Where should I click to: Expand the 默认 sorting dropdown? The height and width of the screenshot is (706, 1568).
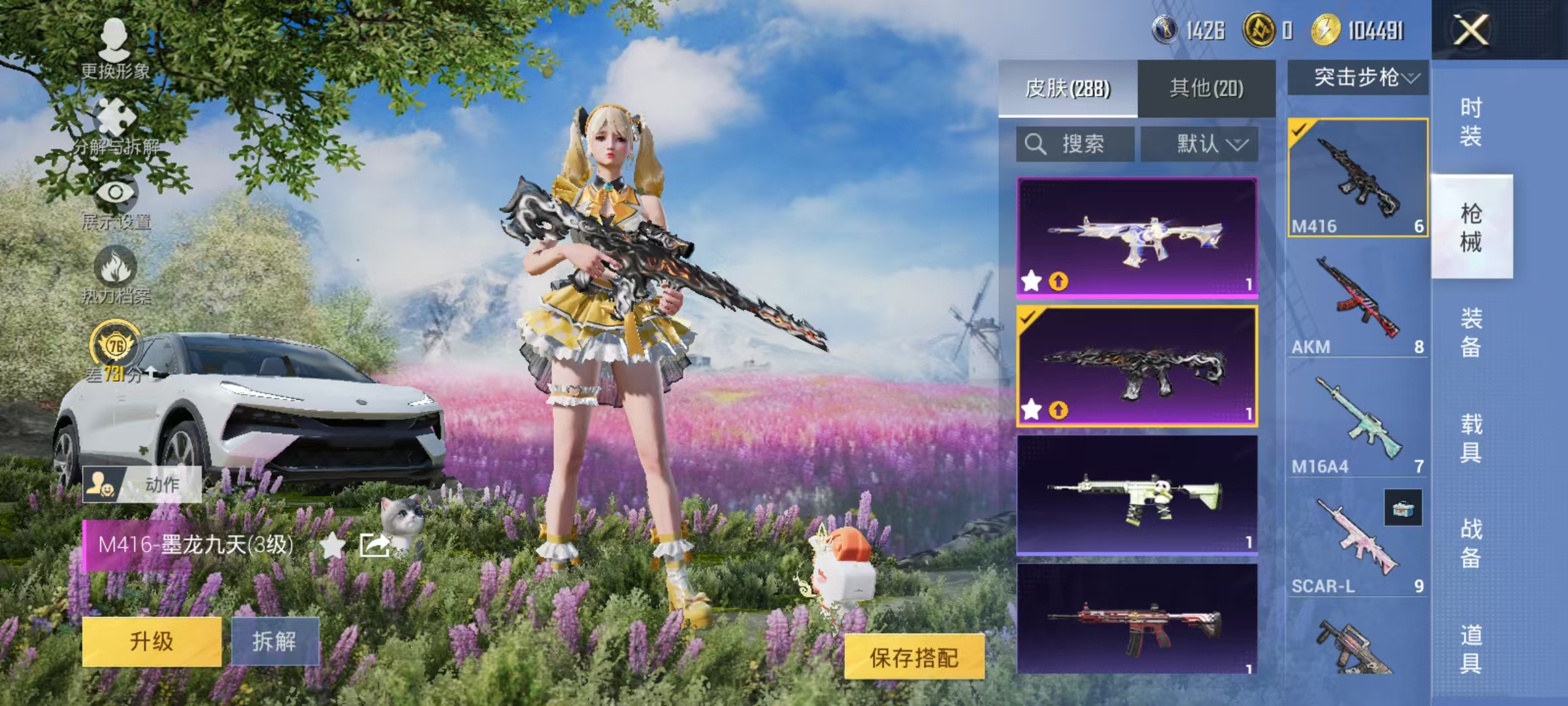[1201, 144]
